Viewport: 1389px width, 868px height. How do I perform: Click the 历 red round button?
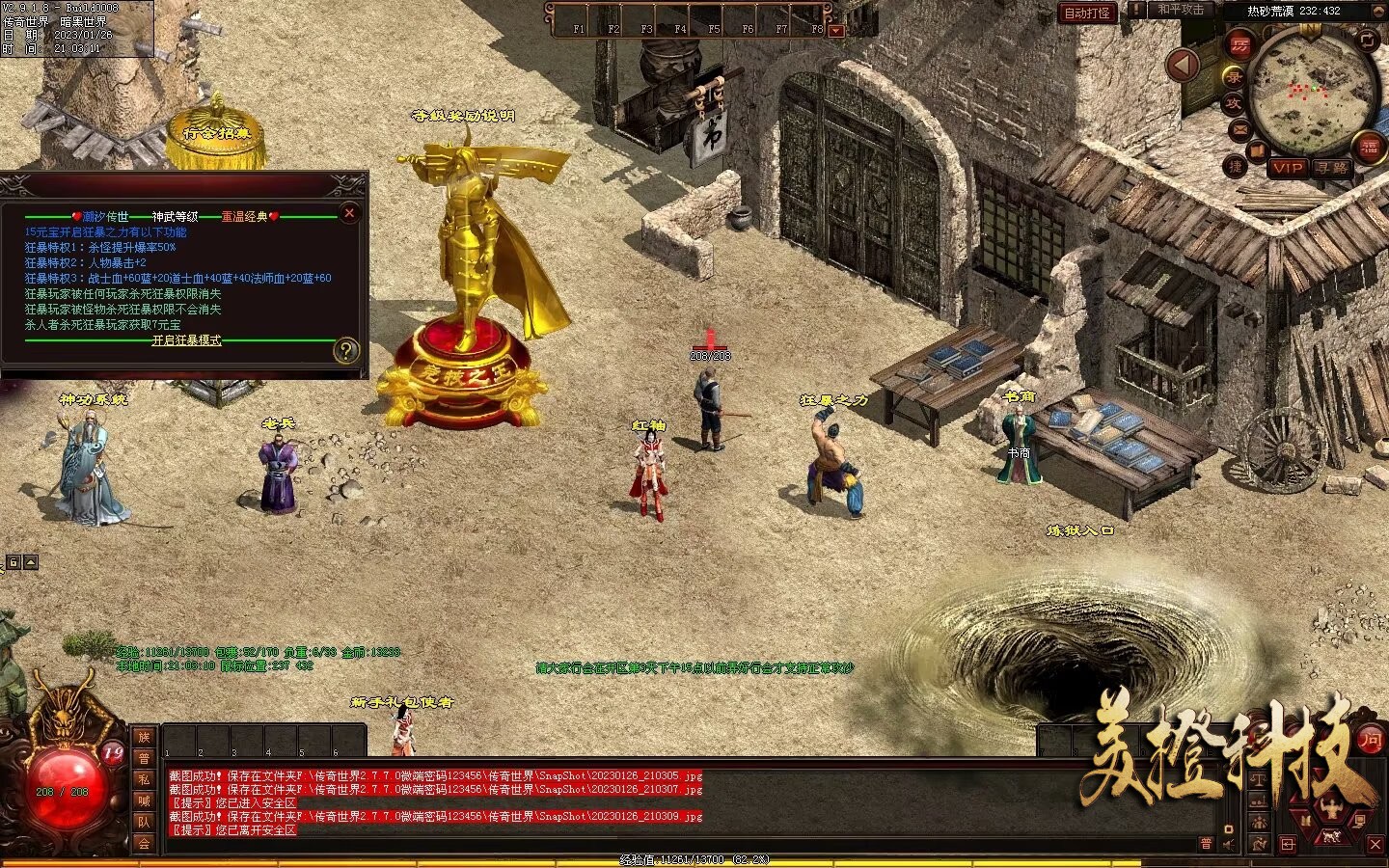1239,45
